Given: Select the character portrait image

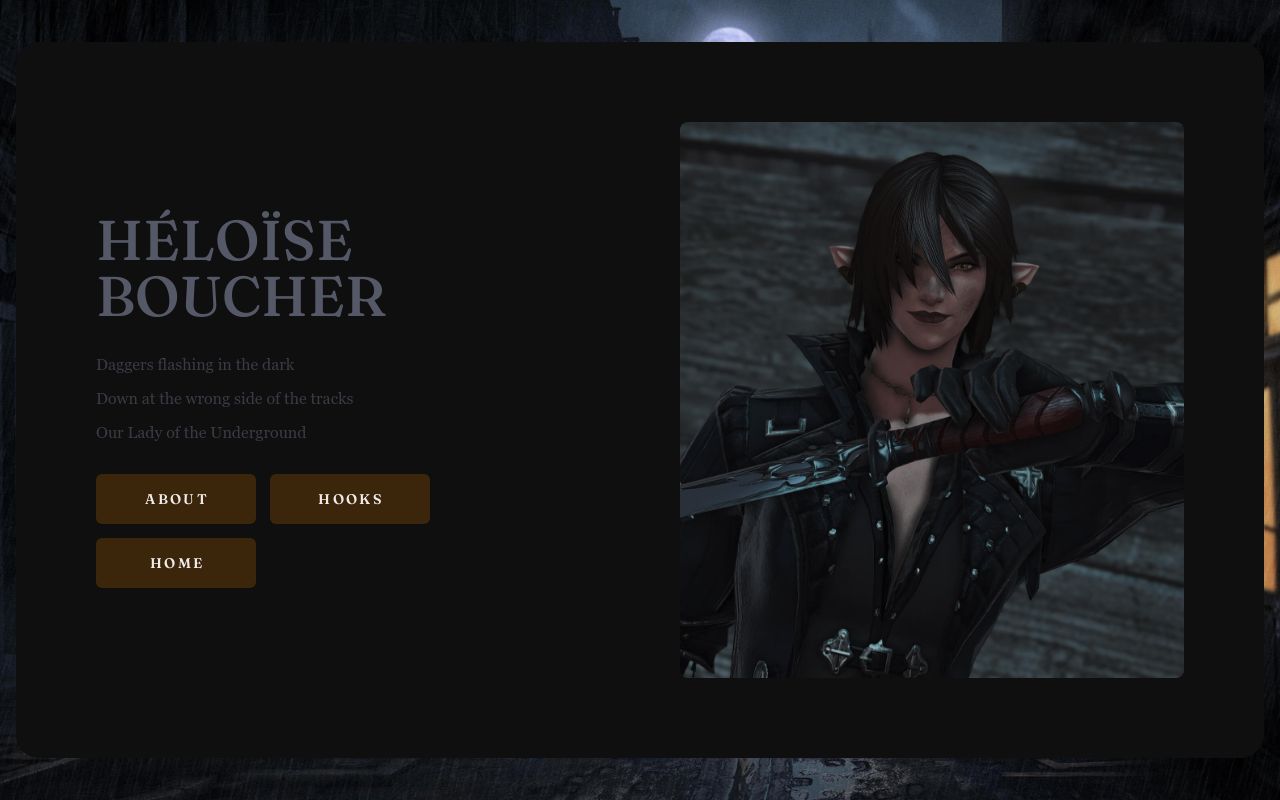Looking at the screenshot, I should click(x=931, y=400).
